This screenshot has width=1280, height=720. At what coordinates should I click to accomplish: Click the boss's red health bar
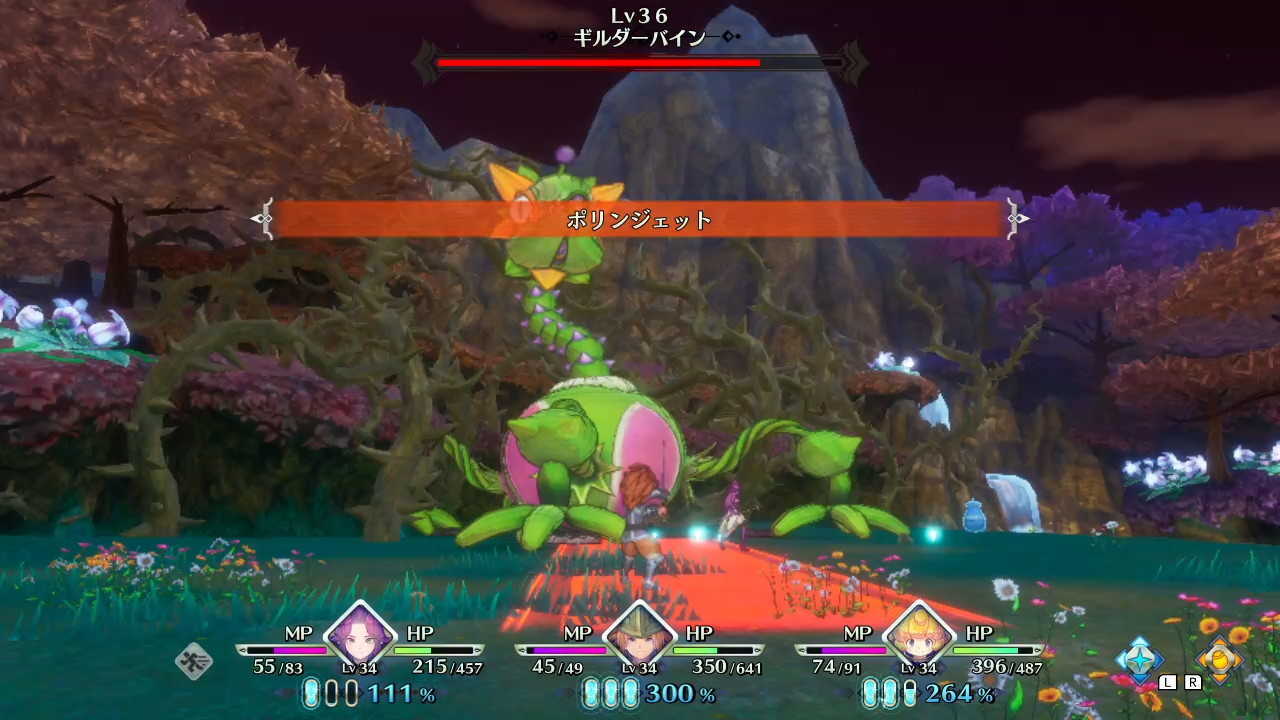click(600, 62)
